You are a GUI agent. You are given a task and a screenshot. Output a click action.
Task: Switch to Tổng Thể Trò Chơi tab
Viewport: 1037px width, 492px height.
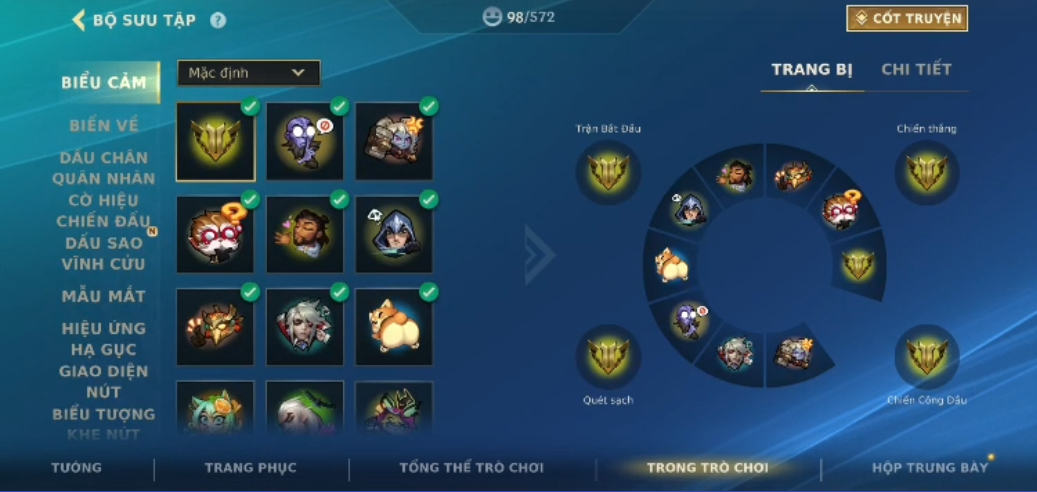[471, 468]
